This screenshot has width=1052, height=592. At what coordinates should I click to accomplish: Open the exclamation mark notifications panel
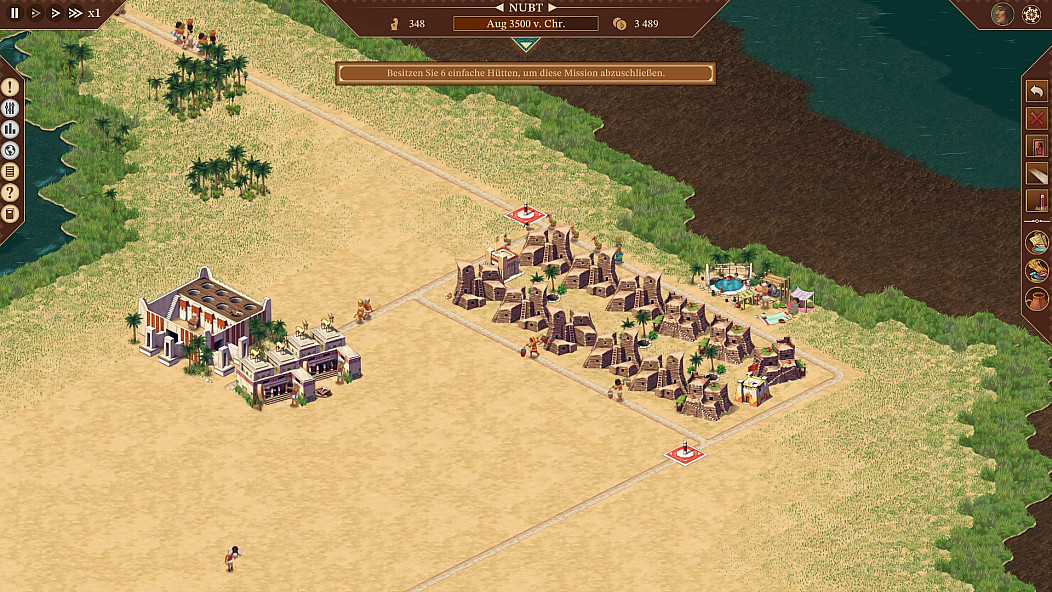coord(11,88)
